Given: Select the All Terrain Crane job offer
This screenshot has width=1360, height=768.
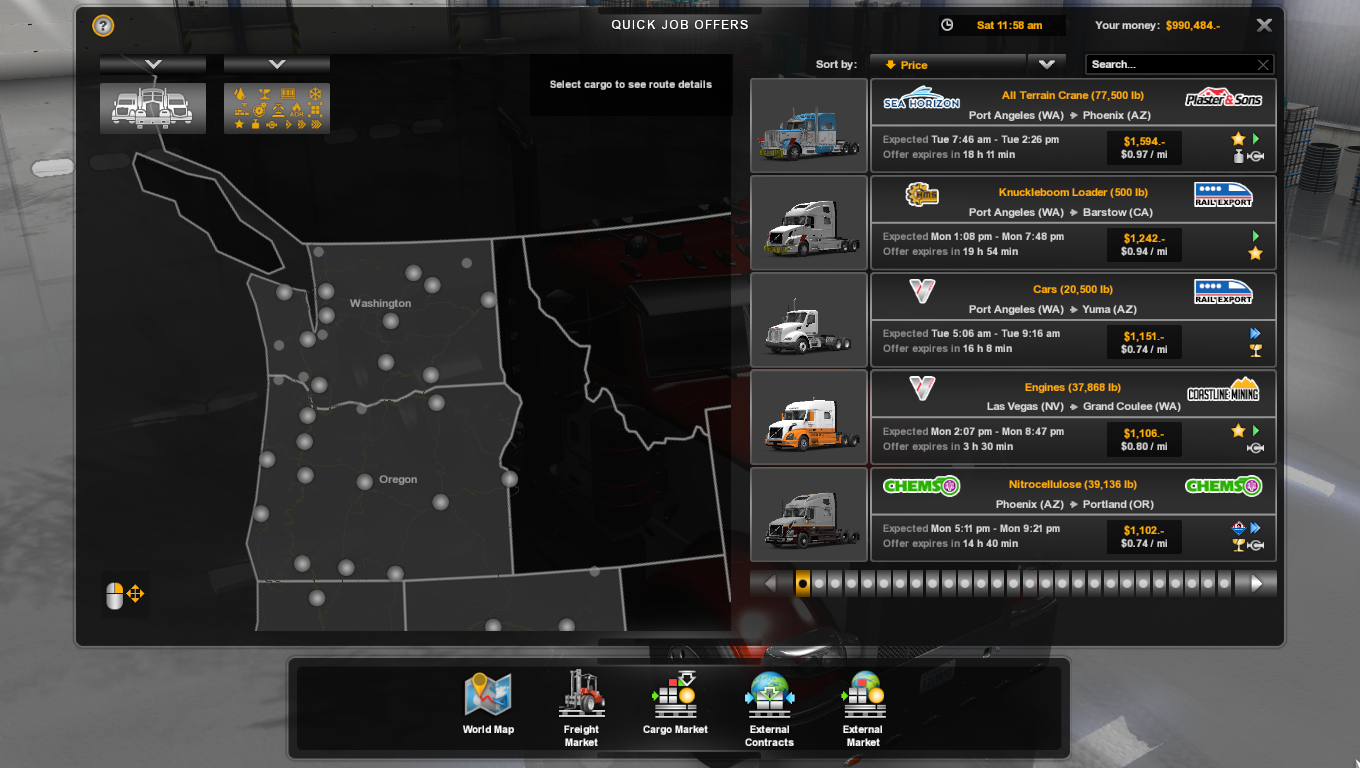Looking at the screenshot, I should pos(1070,123).
